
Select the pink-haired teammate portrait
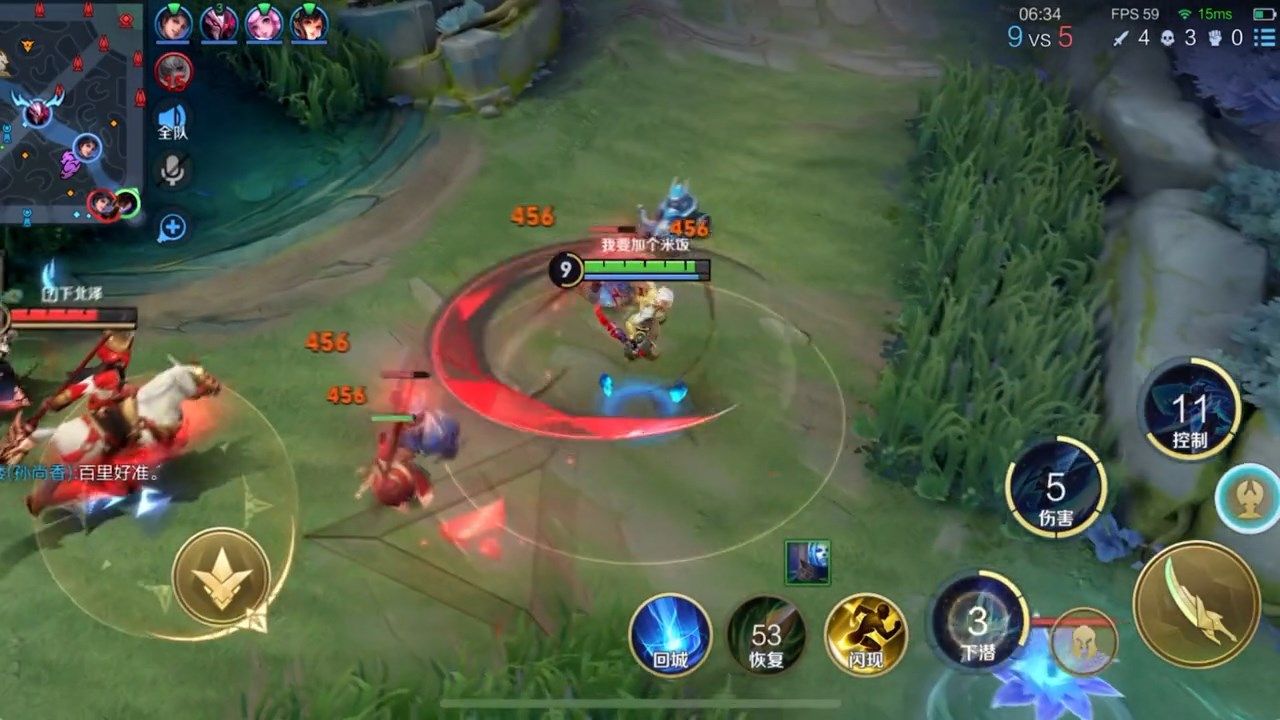click(x=264, y=23)
